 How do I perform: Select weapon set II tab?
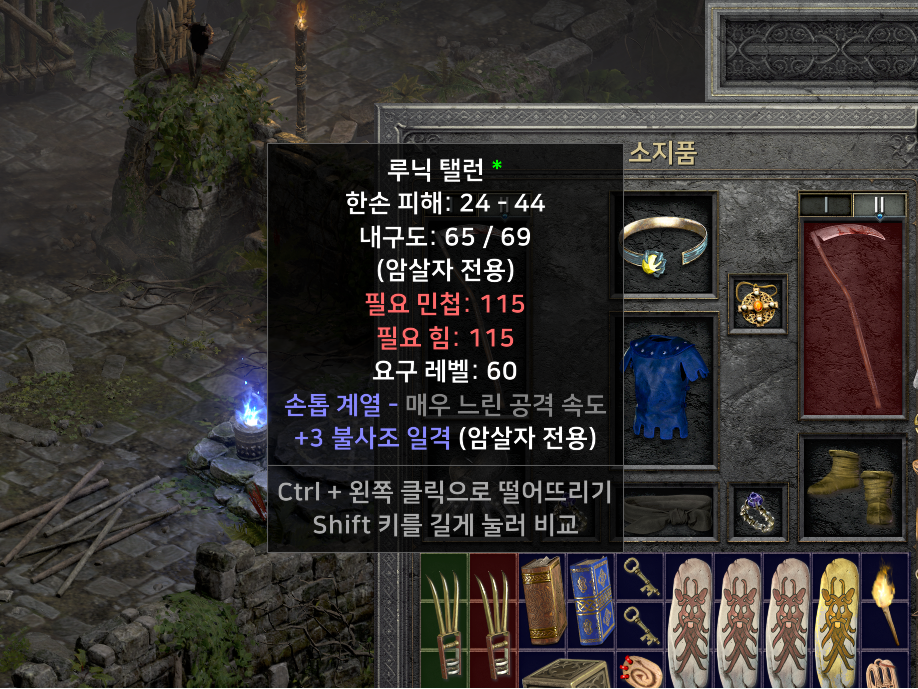point(878,204)
